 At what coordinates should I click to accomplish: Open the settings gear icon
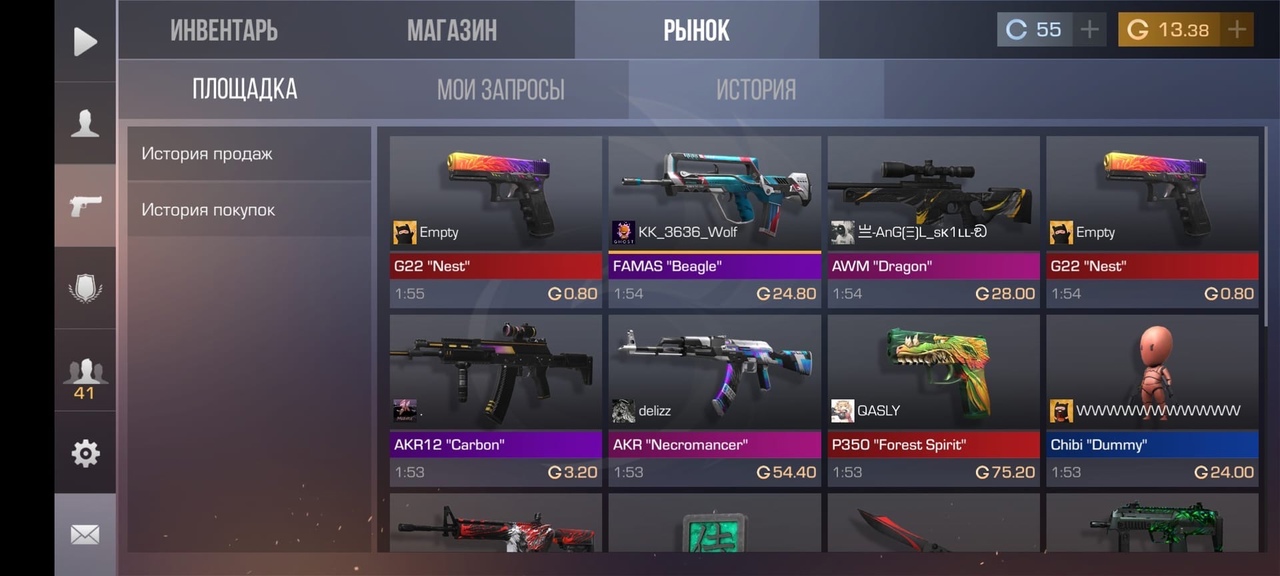[85, 453]
